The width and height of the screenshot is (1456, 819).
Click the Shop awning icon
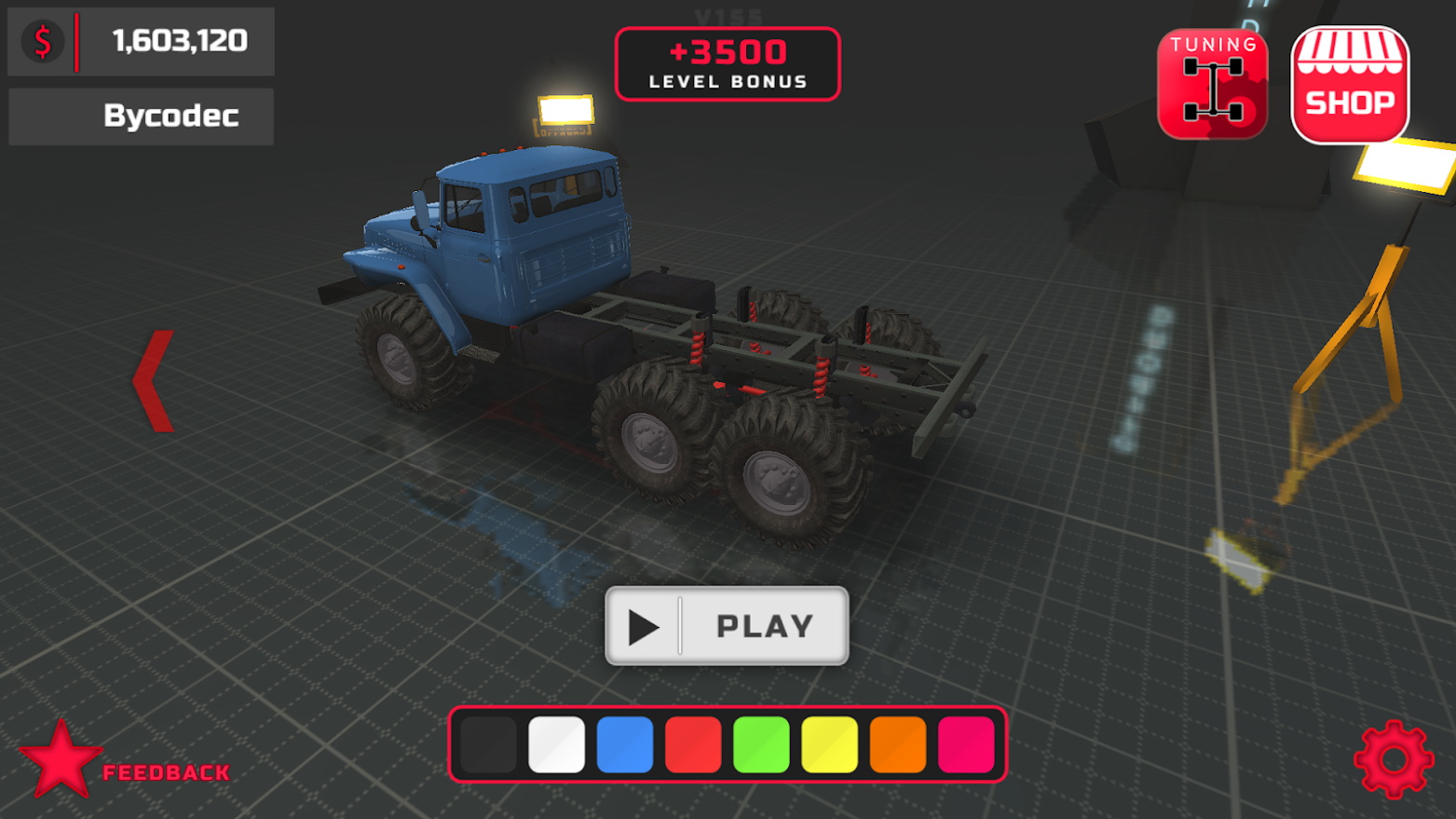click(x=1350, y=51)
